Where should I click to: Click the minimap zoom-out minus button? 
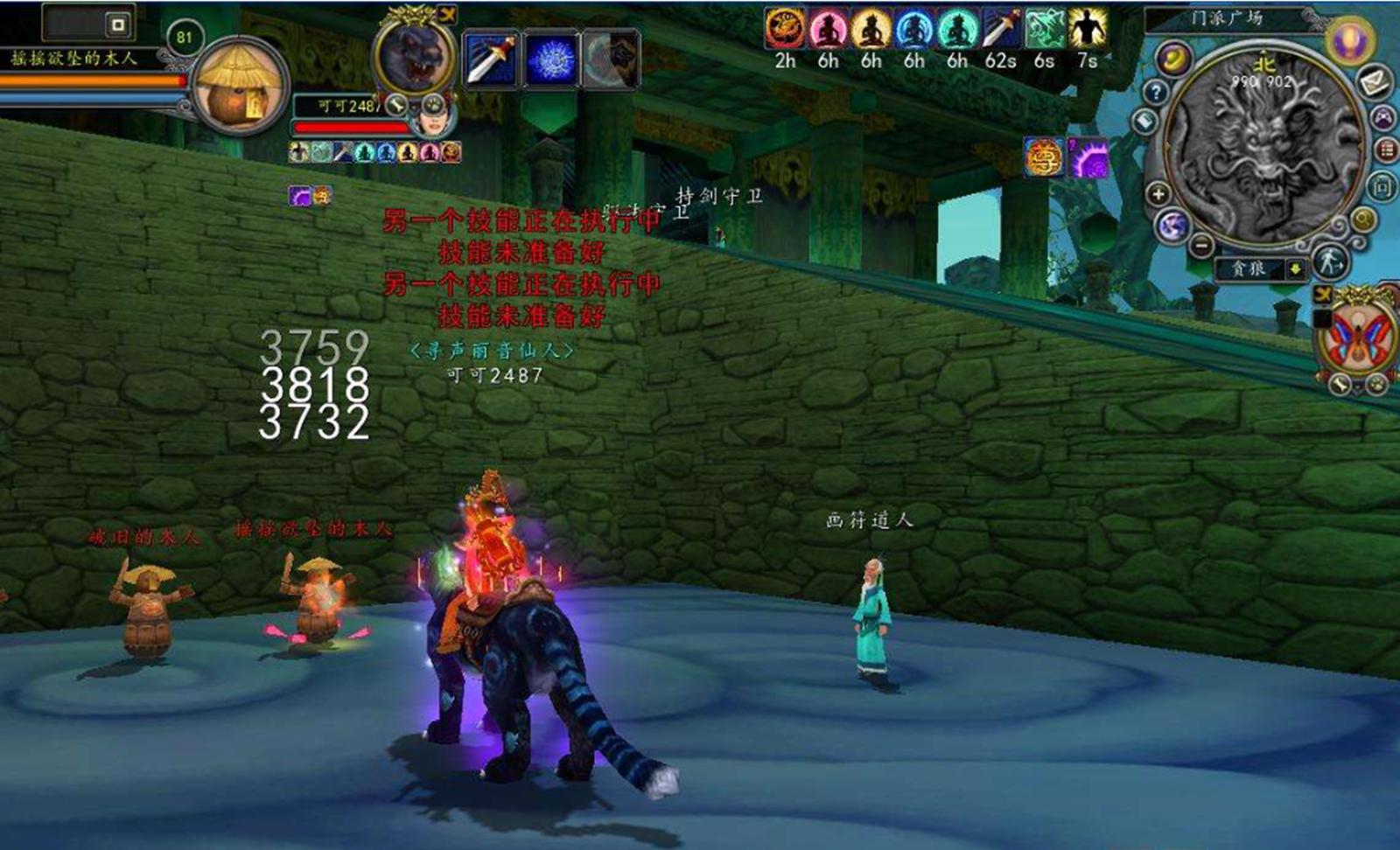pos(1201,246)
